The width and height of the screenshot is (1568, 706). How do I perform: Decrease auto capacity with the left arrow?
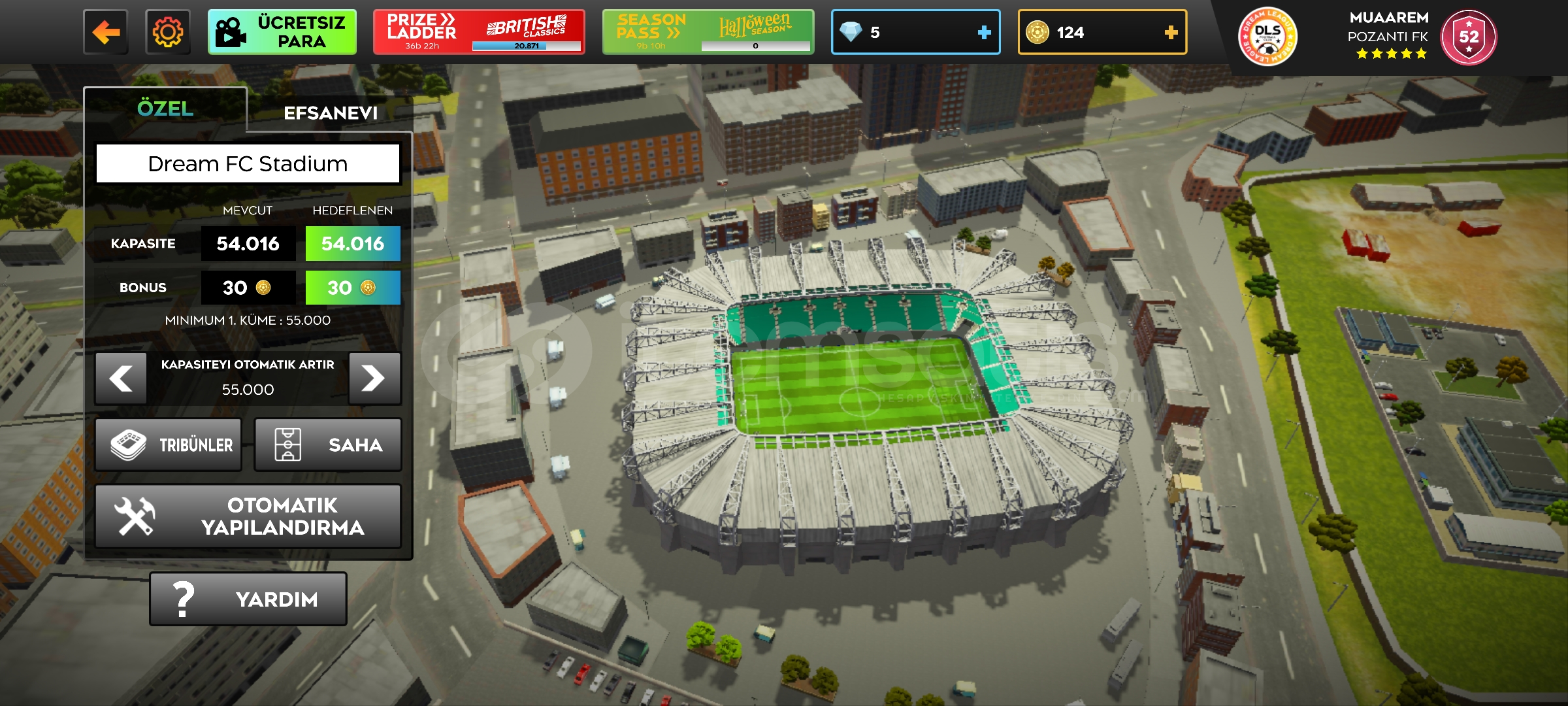(121, 378)
